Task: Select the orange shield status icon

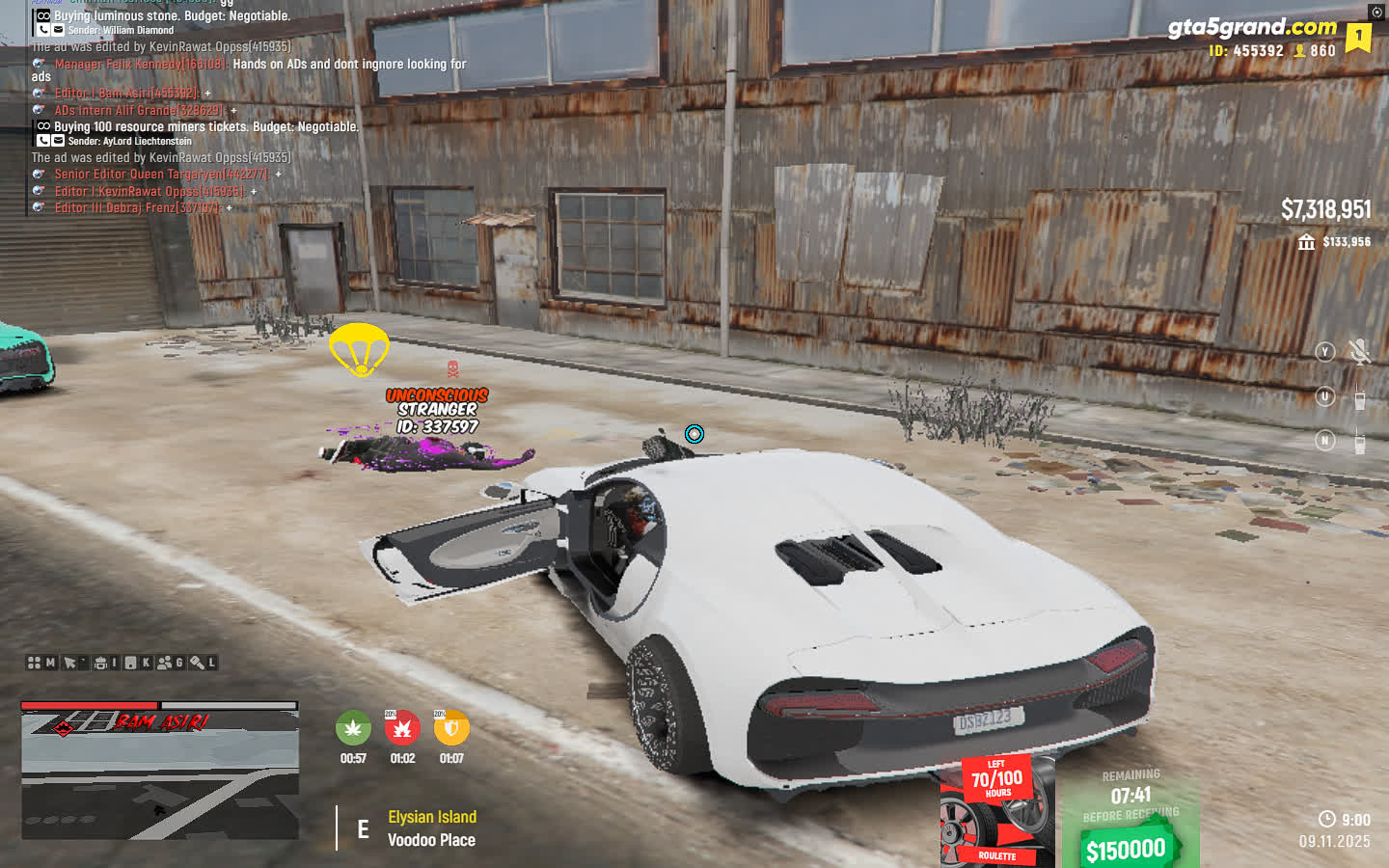Action: pyautogui.click(x=451, y=728)
